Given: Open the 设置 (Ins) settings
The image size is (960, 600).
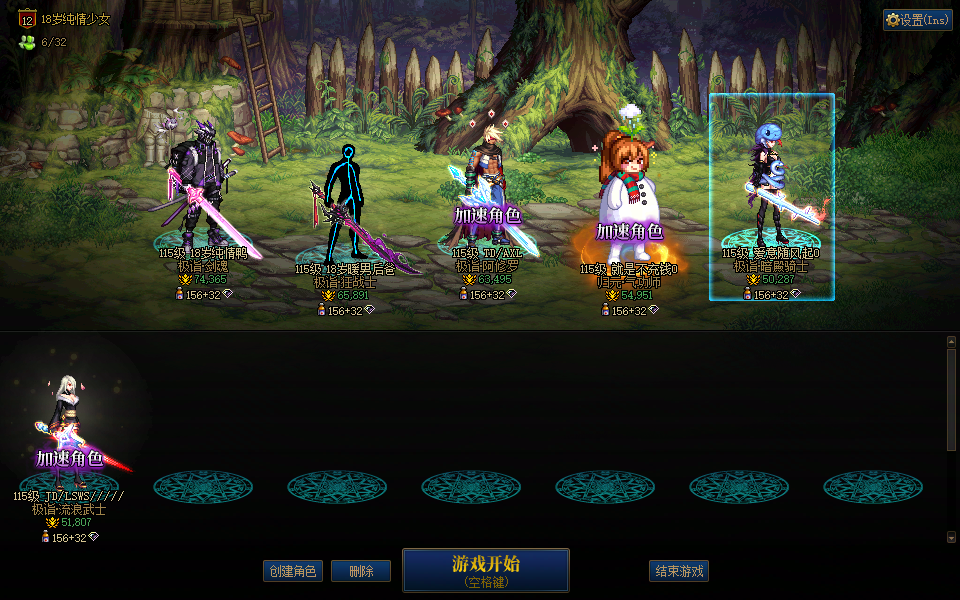Looking at the screenshot, I should click(917, 20).
